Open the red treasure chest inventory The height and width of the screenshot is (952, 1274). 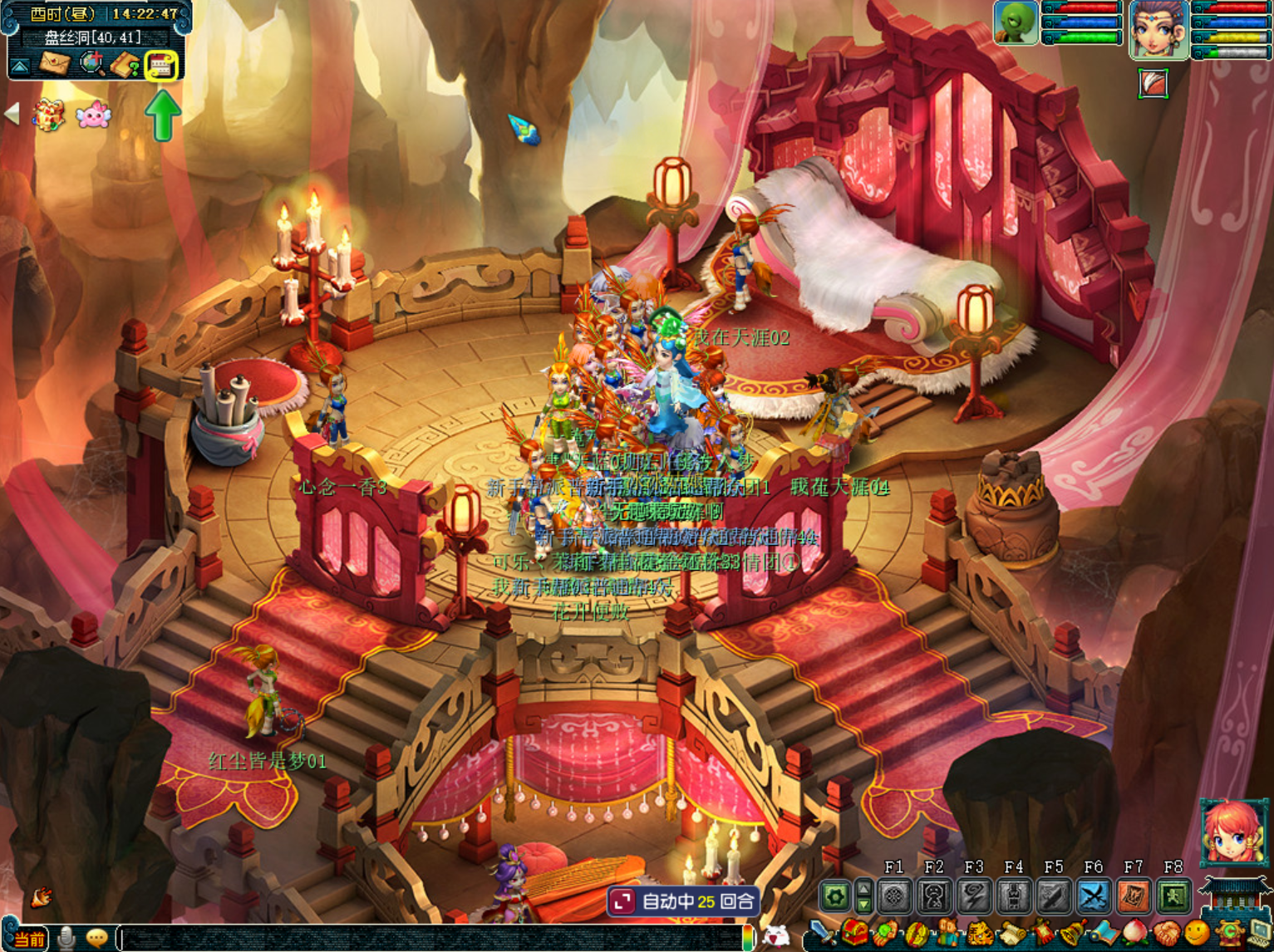[x=854, y=934]
